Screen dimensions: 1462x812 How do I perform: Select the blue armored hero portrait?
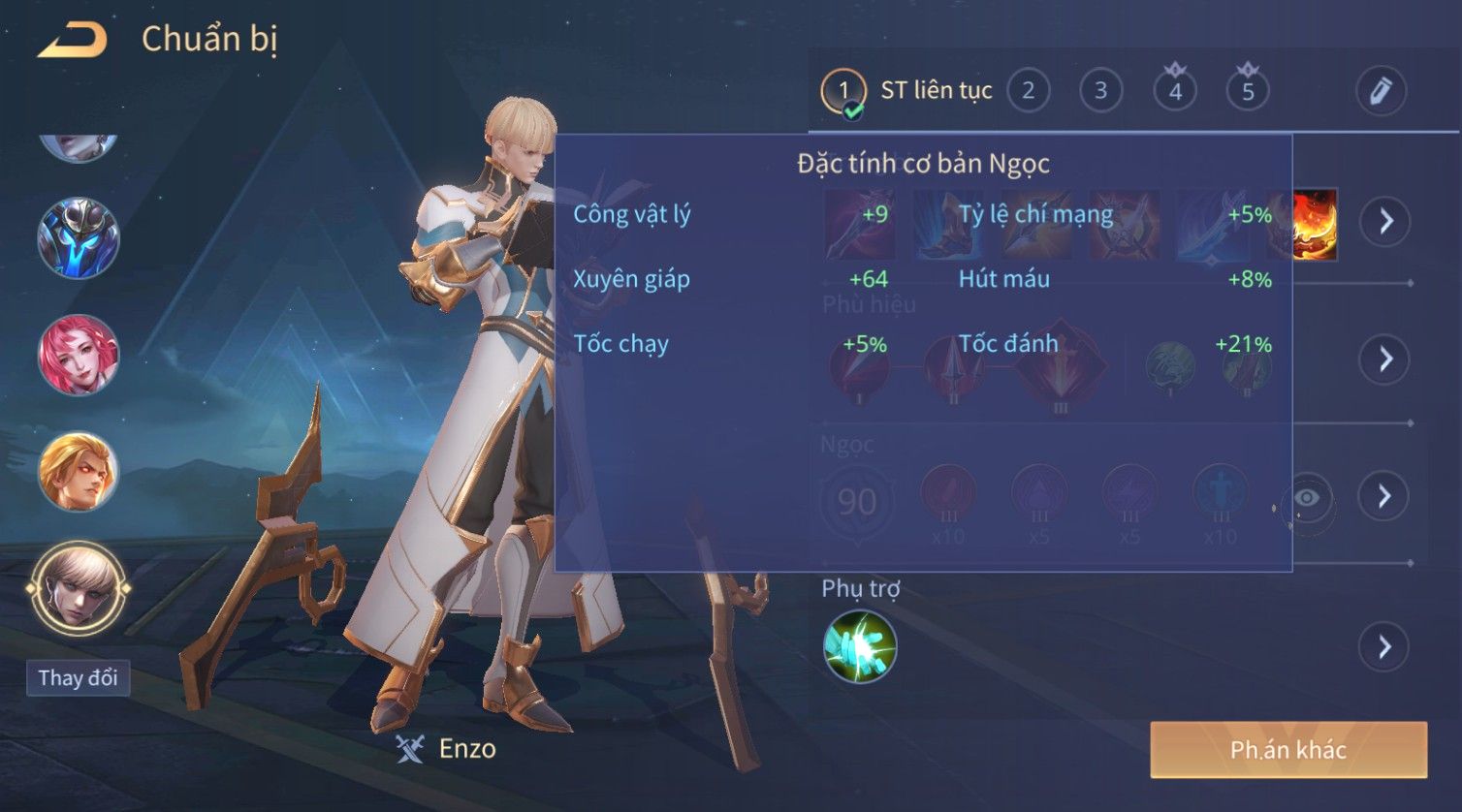click(79, 237)
